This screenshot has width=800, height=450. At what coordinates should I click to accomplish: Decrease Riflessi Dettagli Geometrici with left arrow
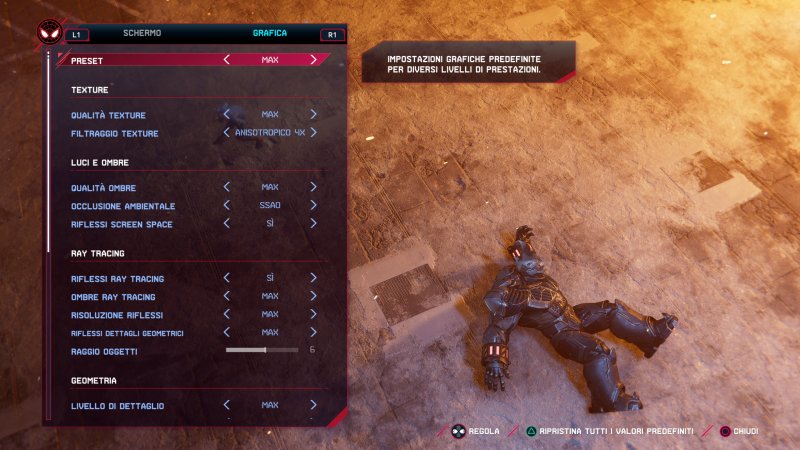[226, 332]
